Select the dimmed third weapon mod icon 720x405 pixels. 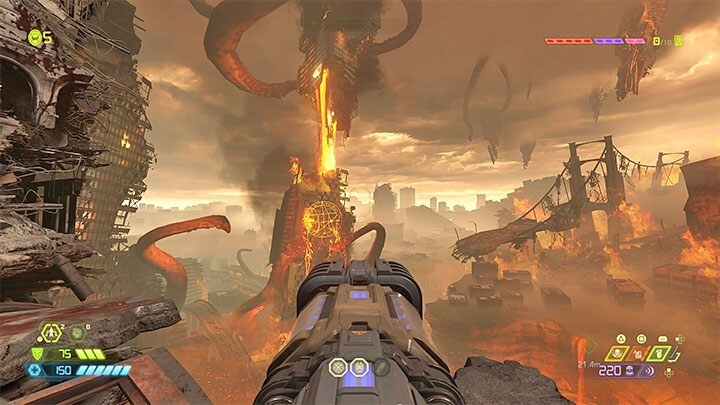point(381,367)
